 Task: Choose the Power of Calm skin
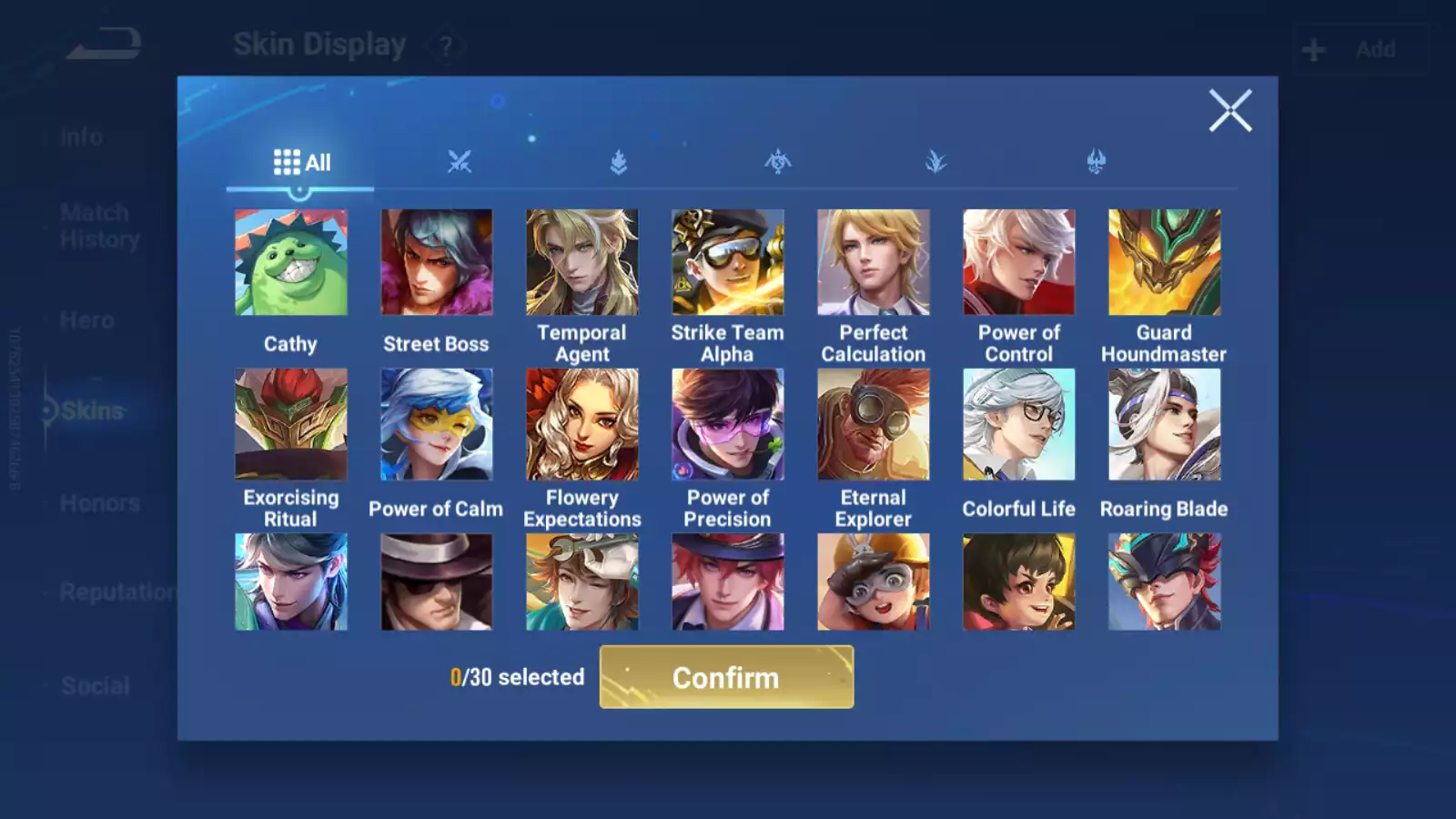pyautogui.click(x=437, y=424)
